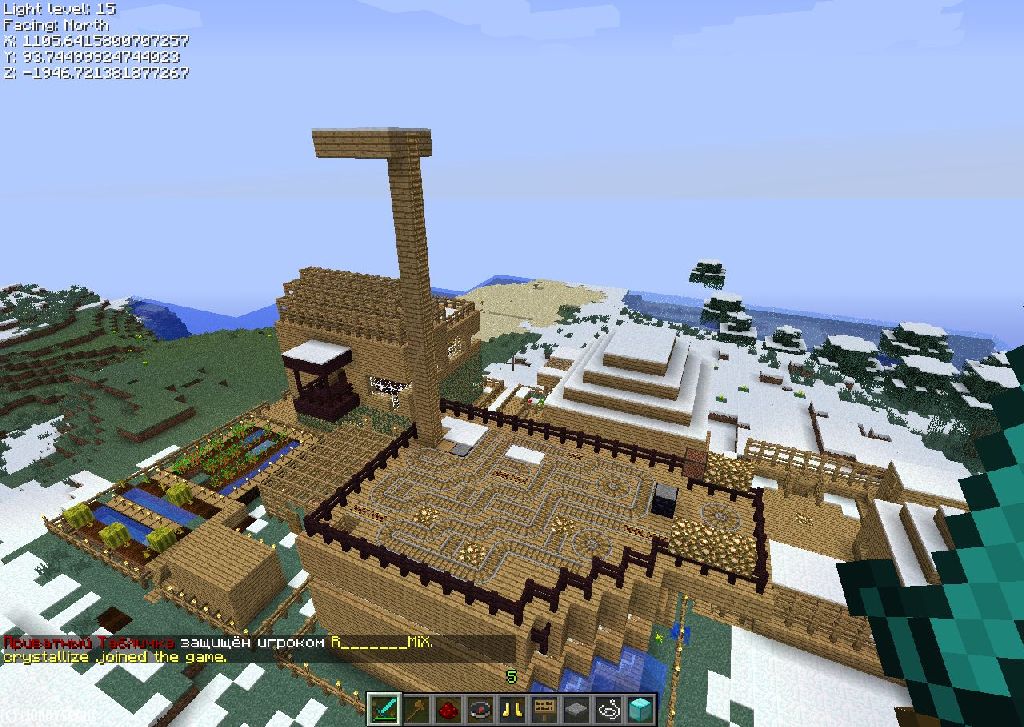Screen dimensions: 1024x727
Task: Select the white string hotbar slot
Action: point(609,709)
